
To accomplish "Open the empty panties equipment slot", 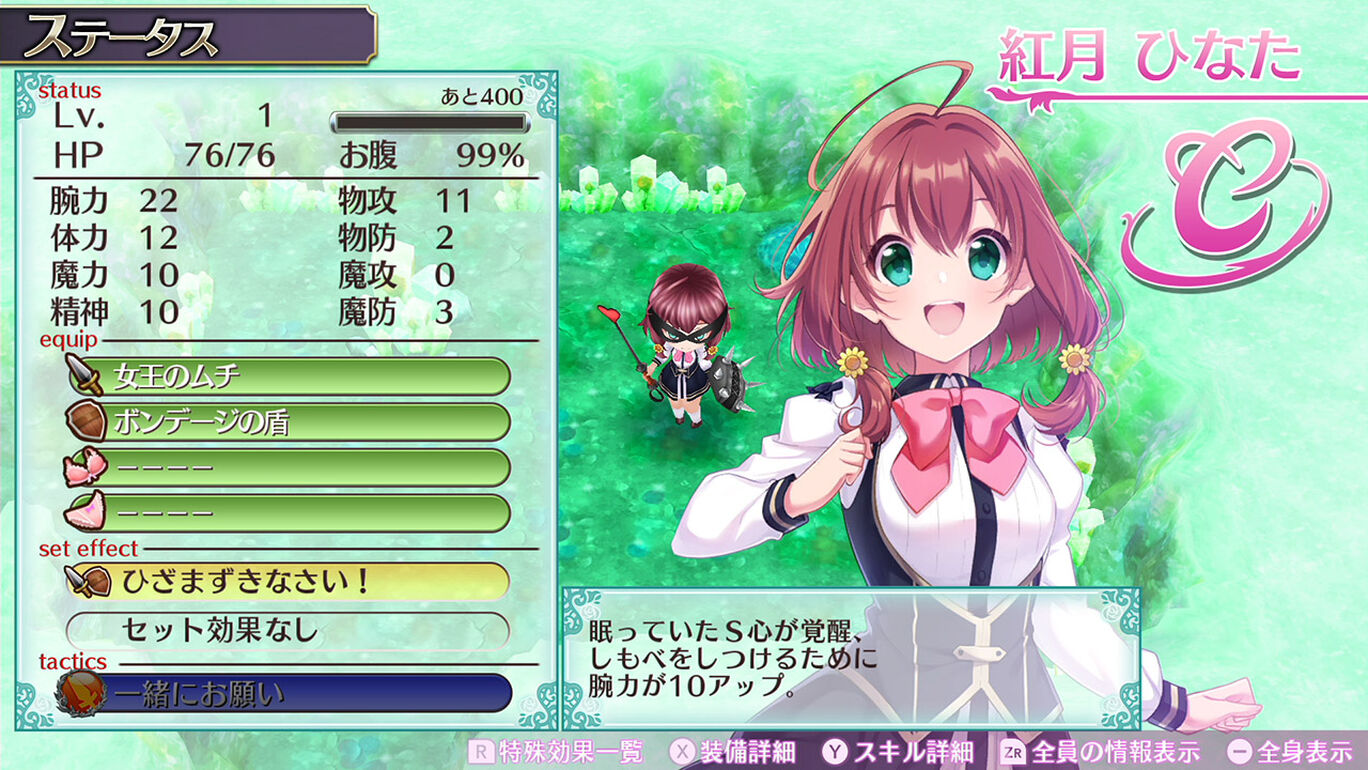I will [288, 513].
